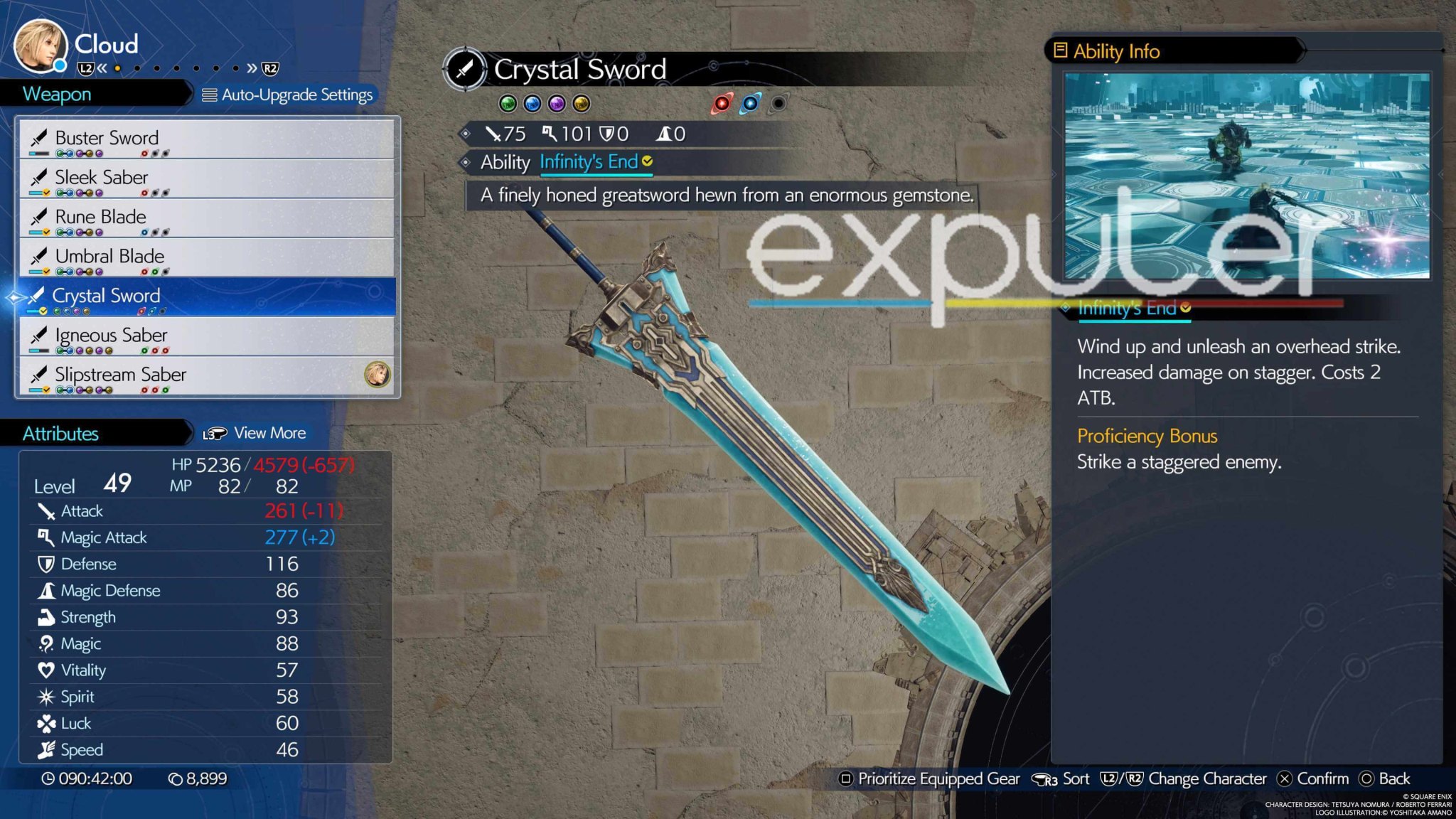Open Auto-Upgrade Settings
Image resolution: width=1456 pixels, height=819 pixels.
point(288,94)
